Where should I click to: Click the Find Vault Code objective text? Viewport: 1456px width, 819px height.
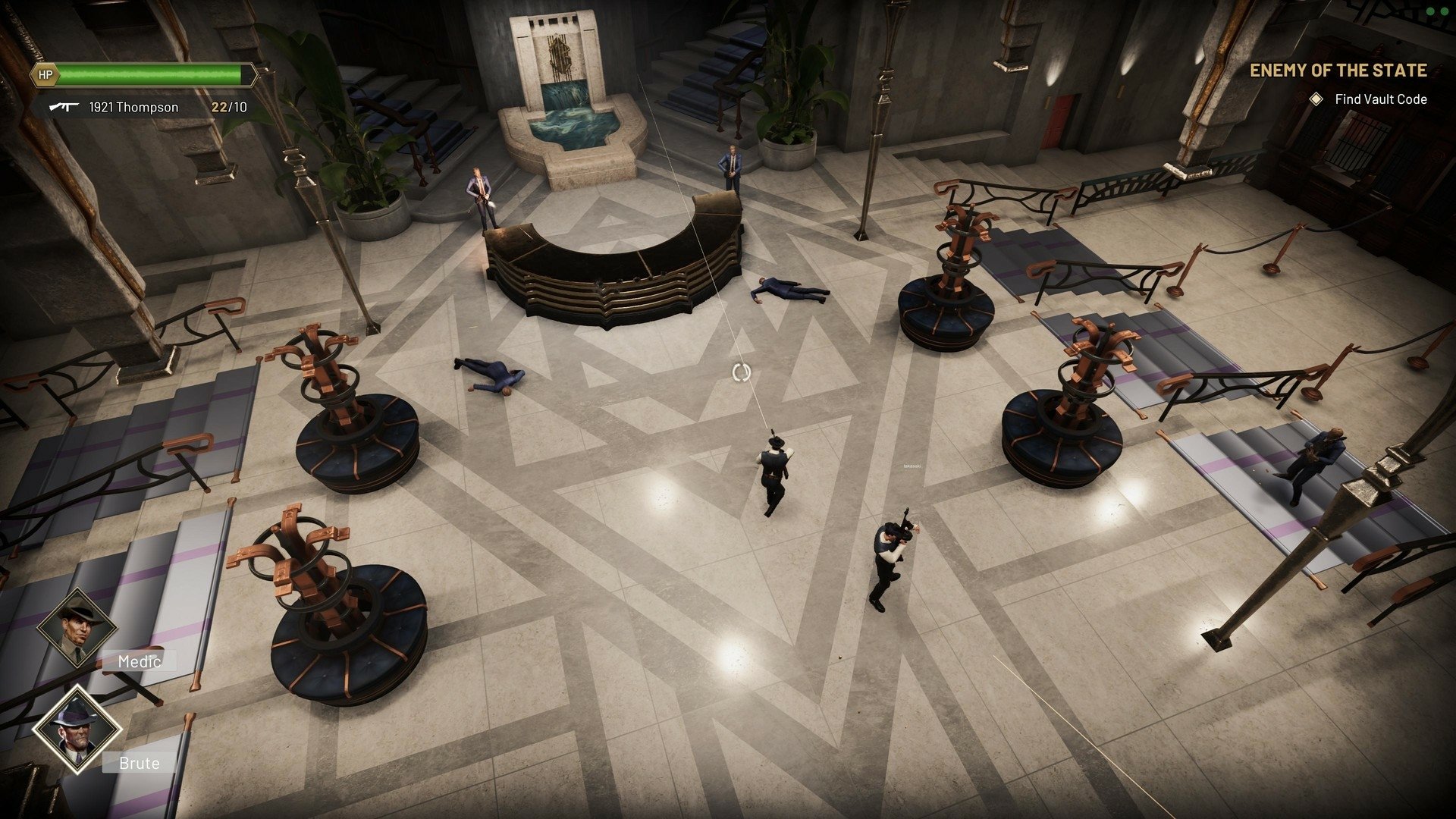(x=1380, y=99)
